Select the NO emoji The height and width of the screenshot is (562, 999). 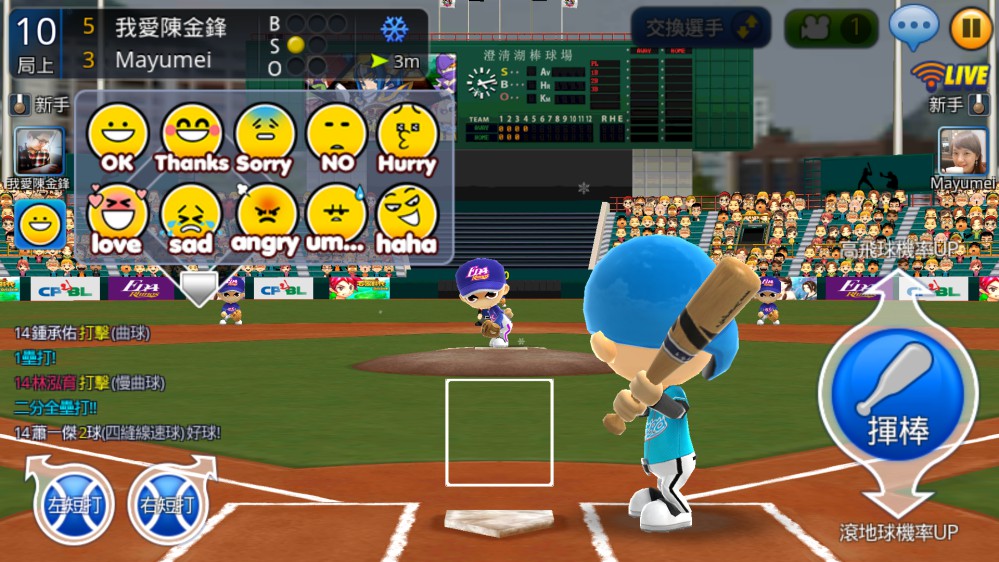(x=336, y=138)
